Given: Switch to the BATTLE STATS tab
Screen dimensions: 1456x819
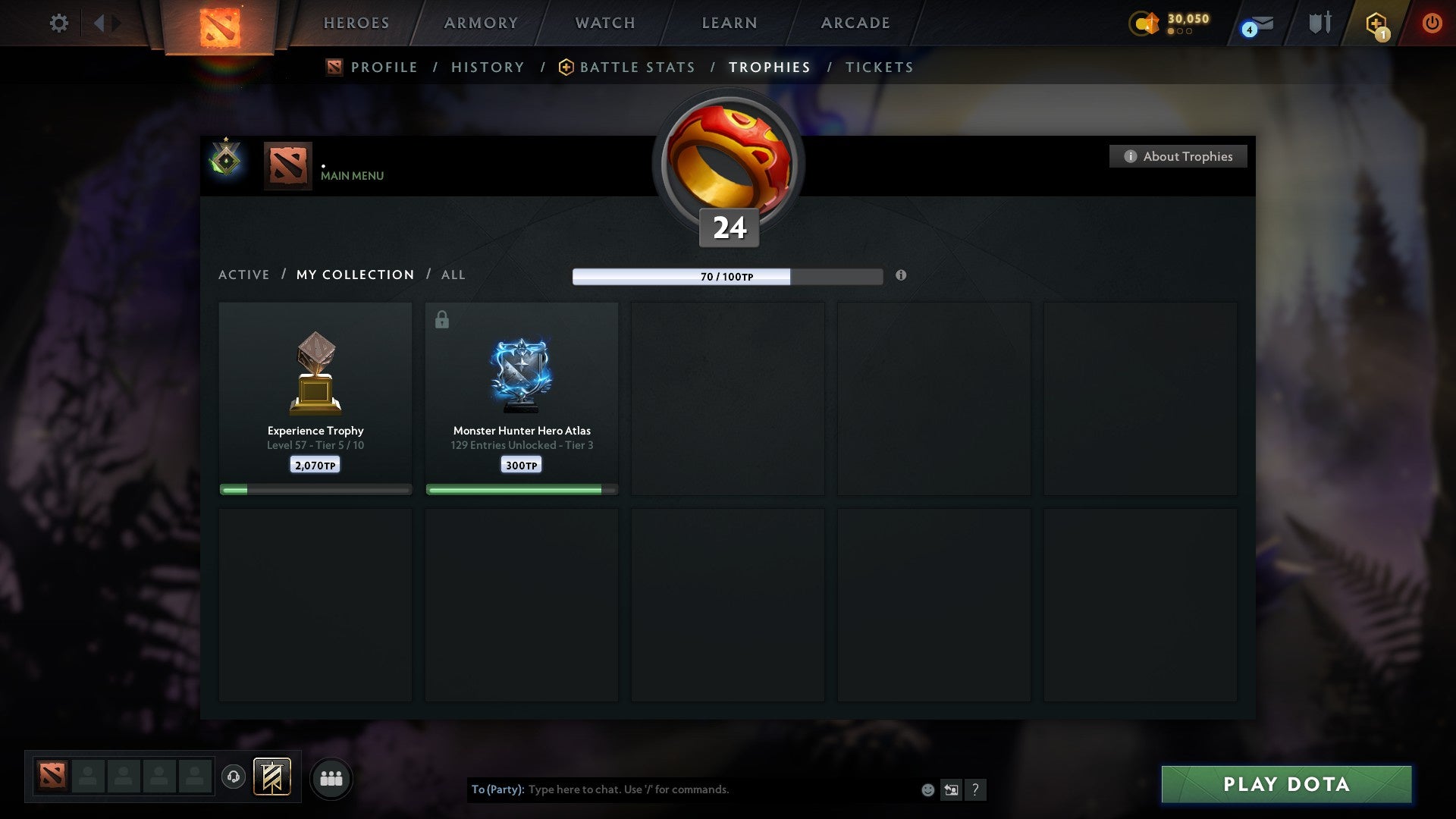Looking at the screenshot, I should [636, 67].
